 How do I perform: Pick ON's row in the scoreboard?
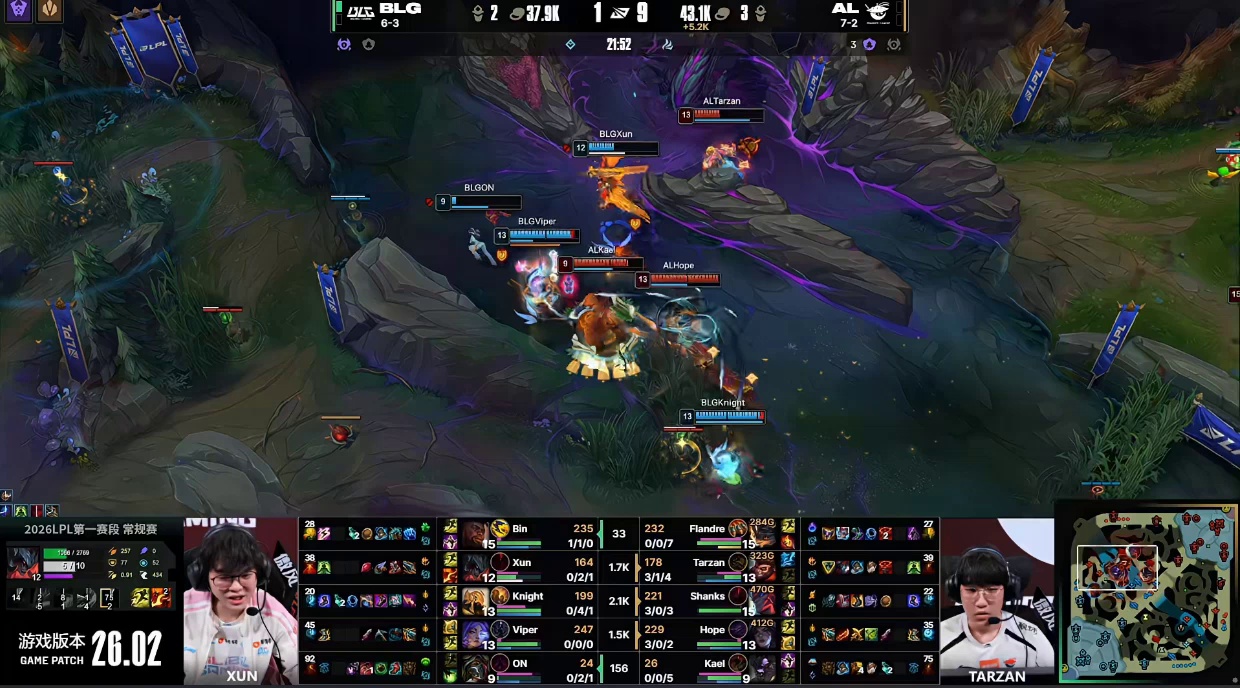[520, 668]
